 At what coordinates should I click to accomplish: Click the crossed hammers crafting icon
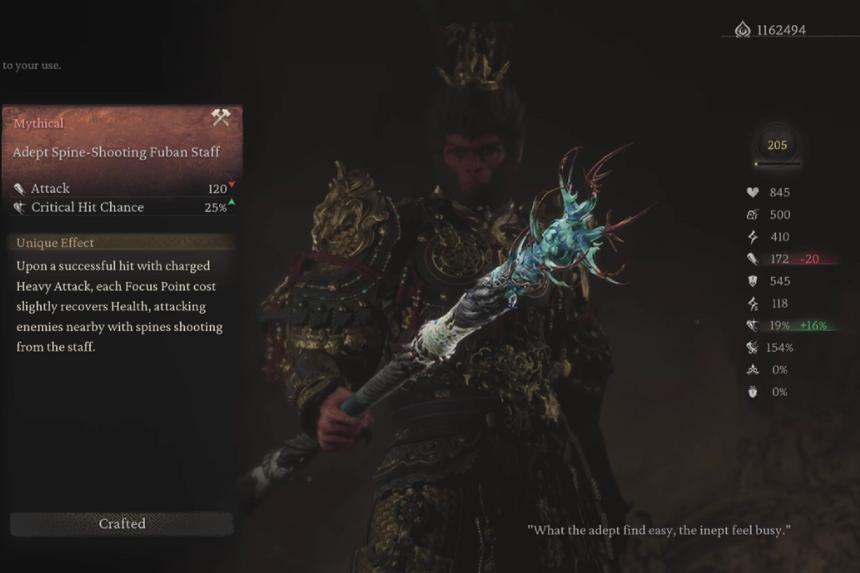(221, 118)
